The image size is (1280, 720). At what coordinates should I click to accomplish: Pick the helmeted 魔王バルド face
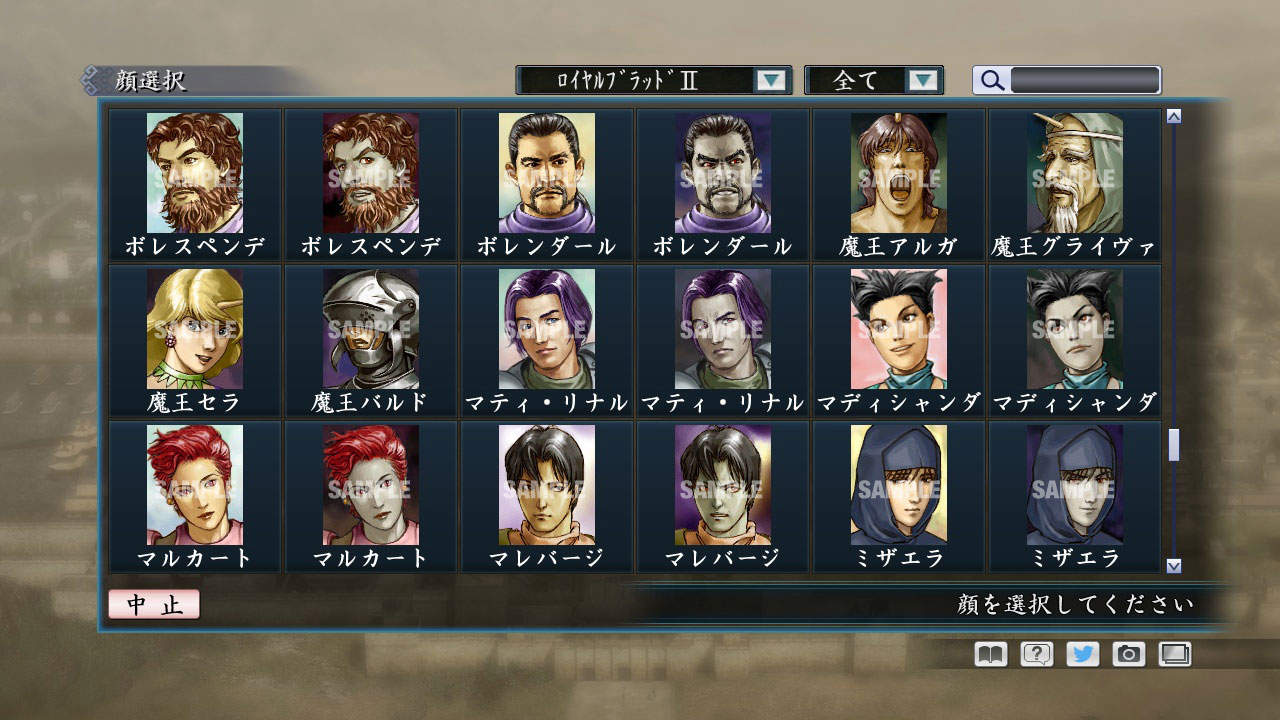click(x=371, y=330)
